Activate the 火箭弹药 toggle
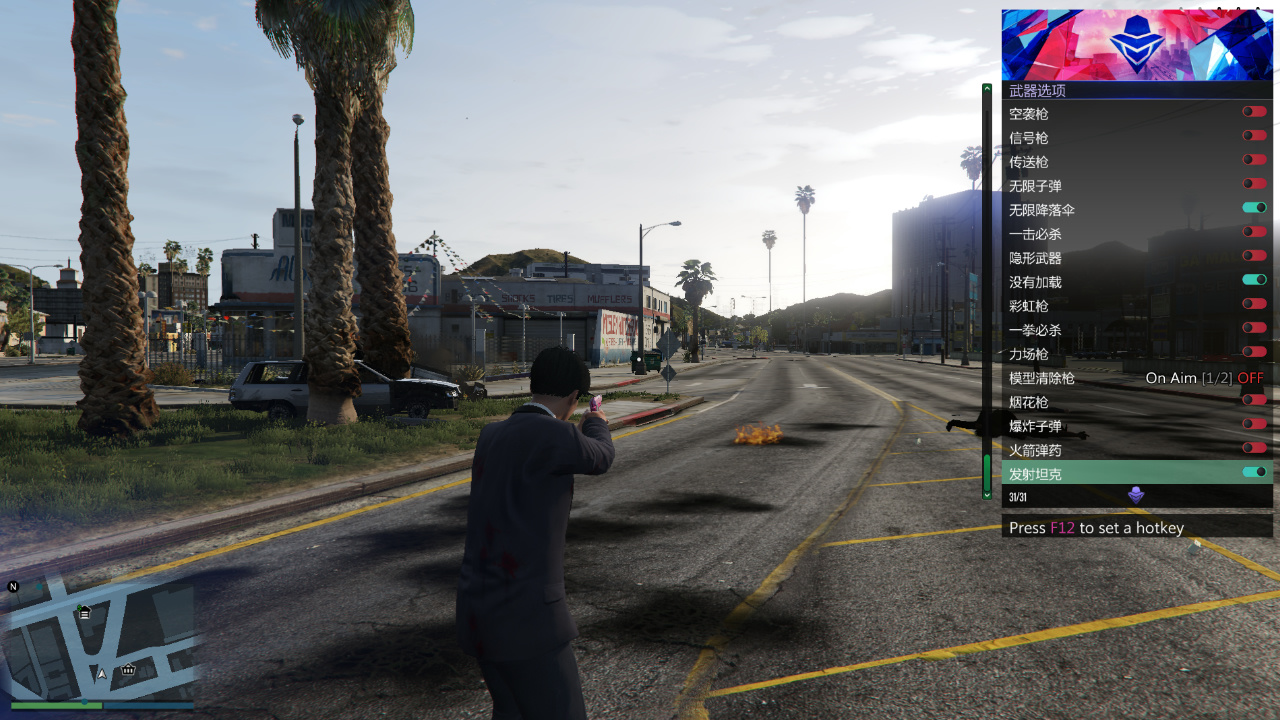This screenshot has height=720, width=1280. [x=1254, y=448]
